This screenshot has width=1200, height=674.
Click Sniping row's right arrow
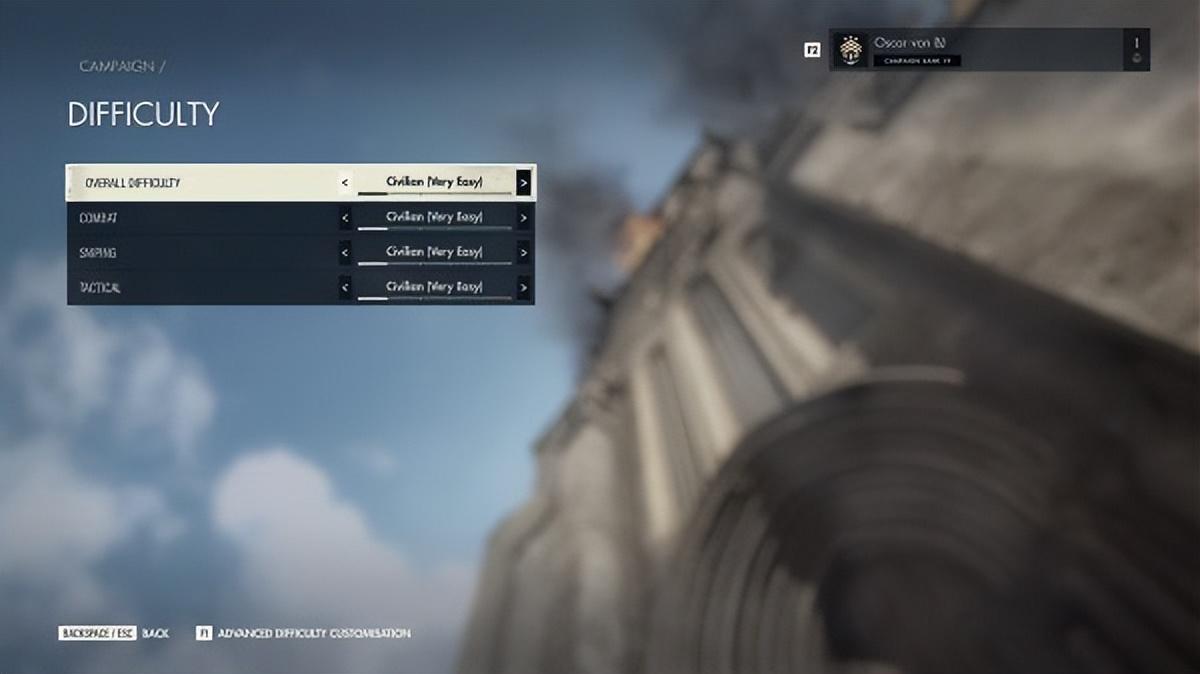(x=523, y=253)
